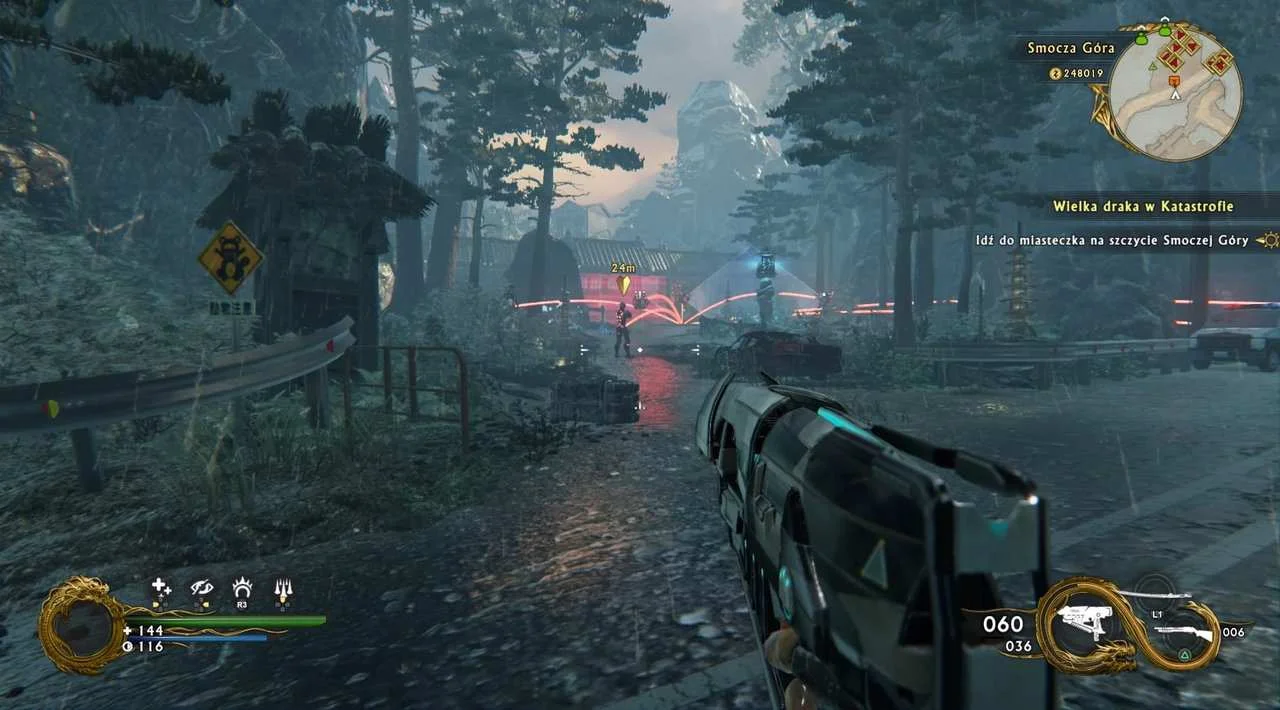The height and width of the screenshot is (710, 1280).
Task: Click the 24m waypoint marker
Action: [x=623, y=283]
